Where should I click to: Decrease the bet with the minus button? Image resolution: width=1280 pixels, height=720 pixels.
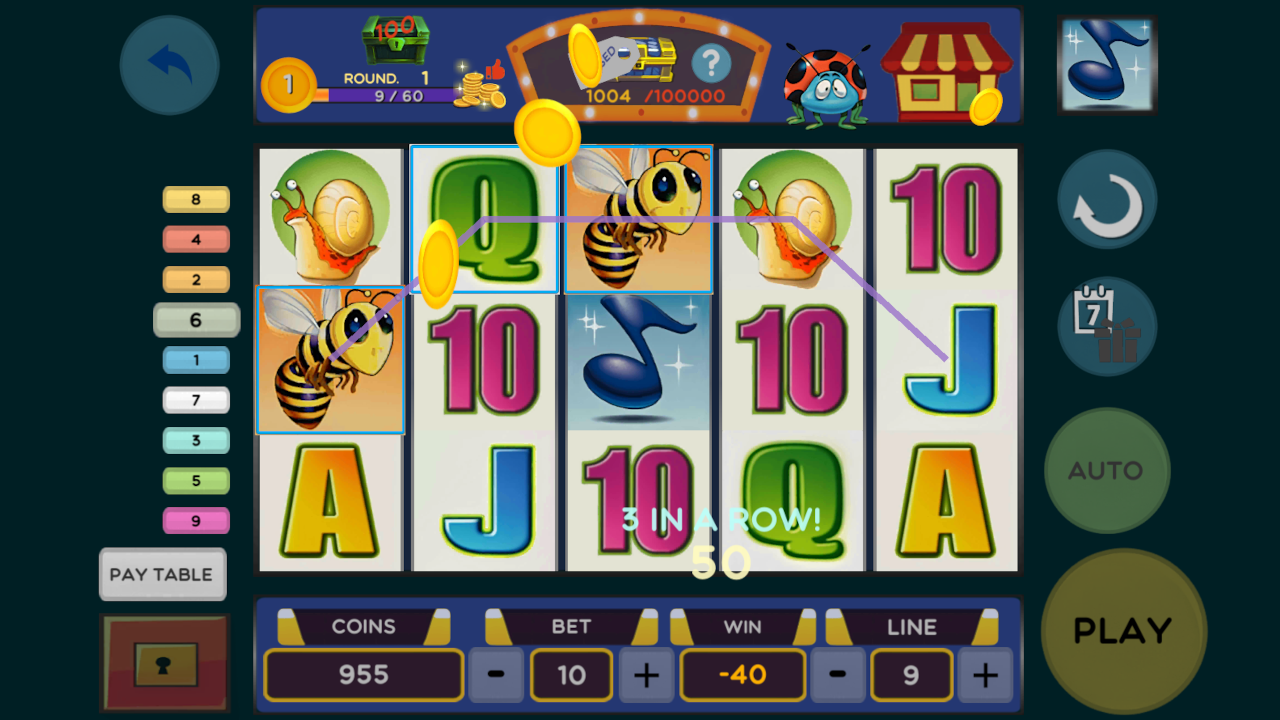click(x=495, y=675)
